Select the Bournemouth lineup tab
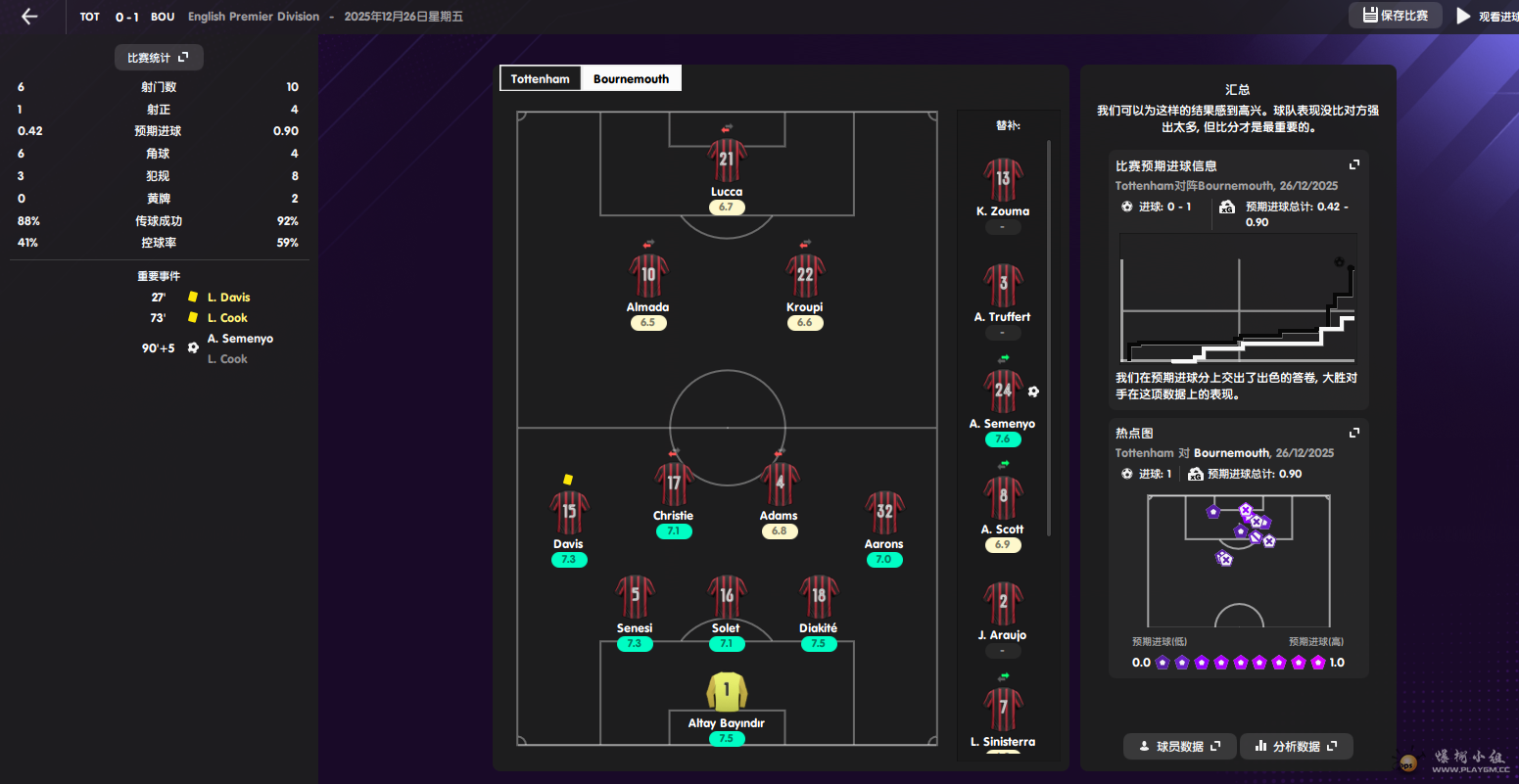1519x784 pixels. point(631,79)
